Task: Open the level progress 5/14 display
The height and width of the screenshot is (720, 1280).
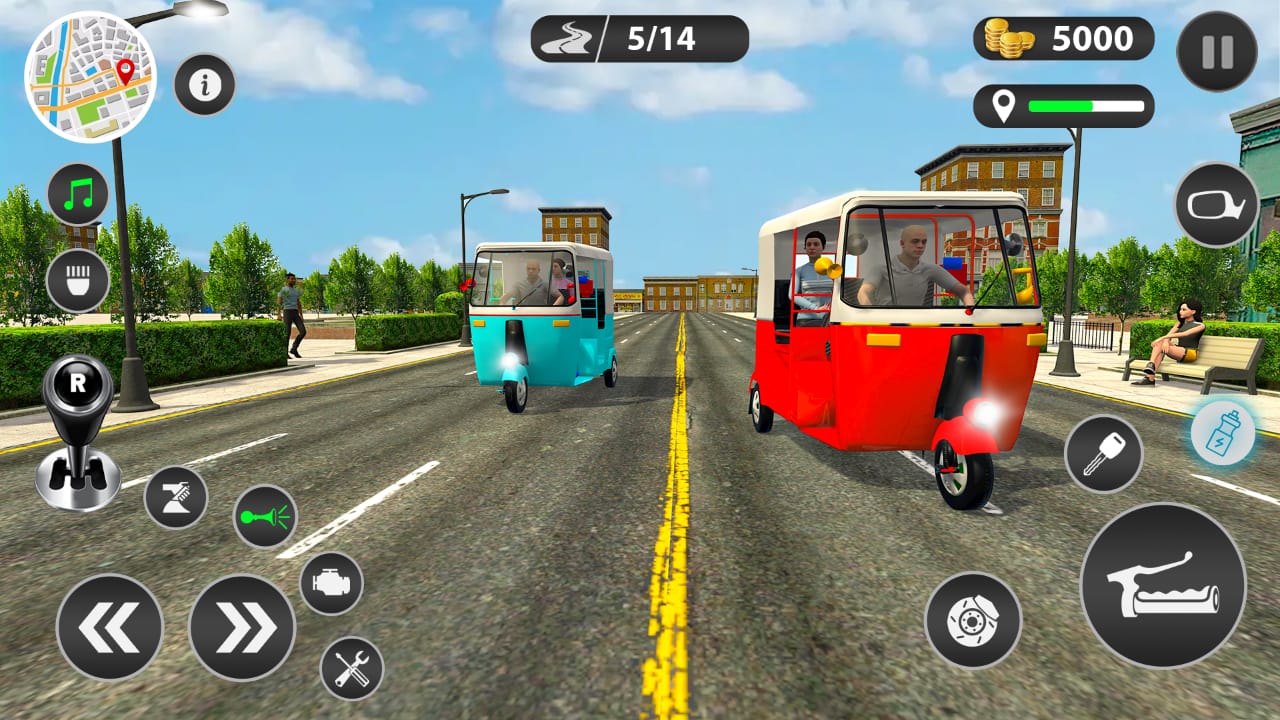Action: tap(640, 37)
